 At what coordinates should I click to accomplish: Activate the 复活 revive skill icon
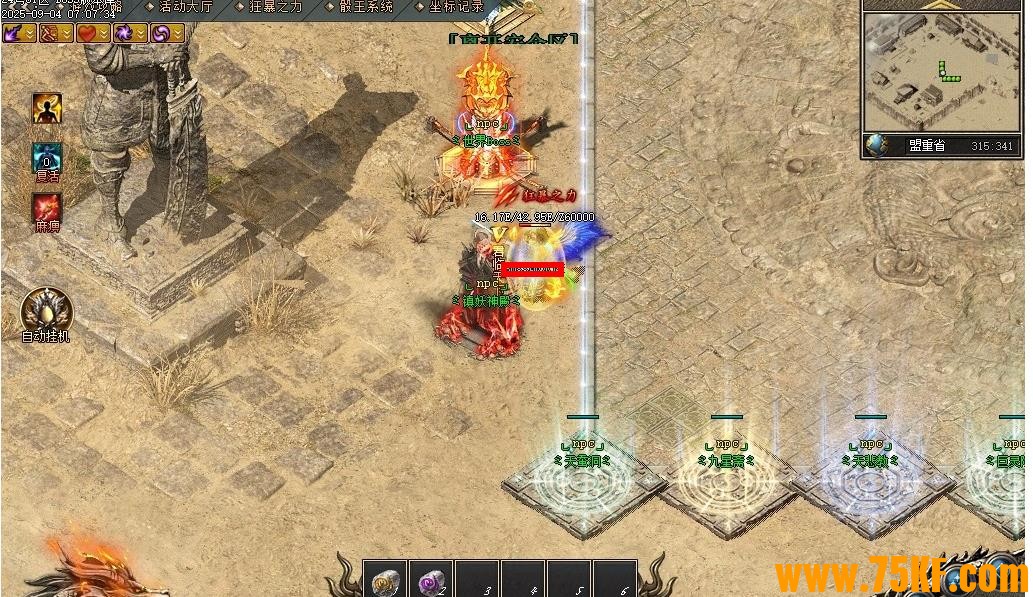pyautogui.click(x=47, y=157)
